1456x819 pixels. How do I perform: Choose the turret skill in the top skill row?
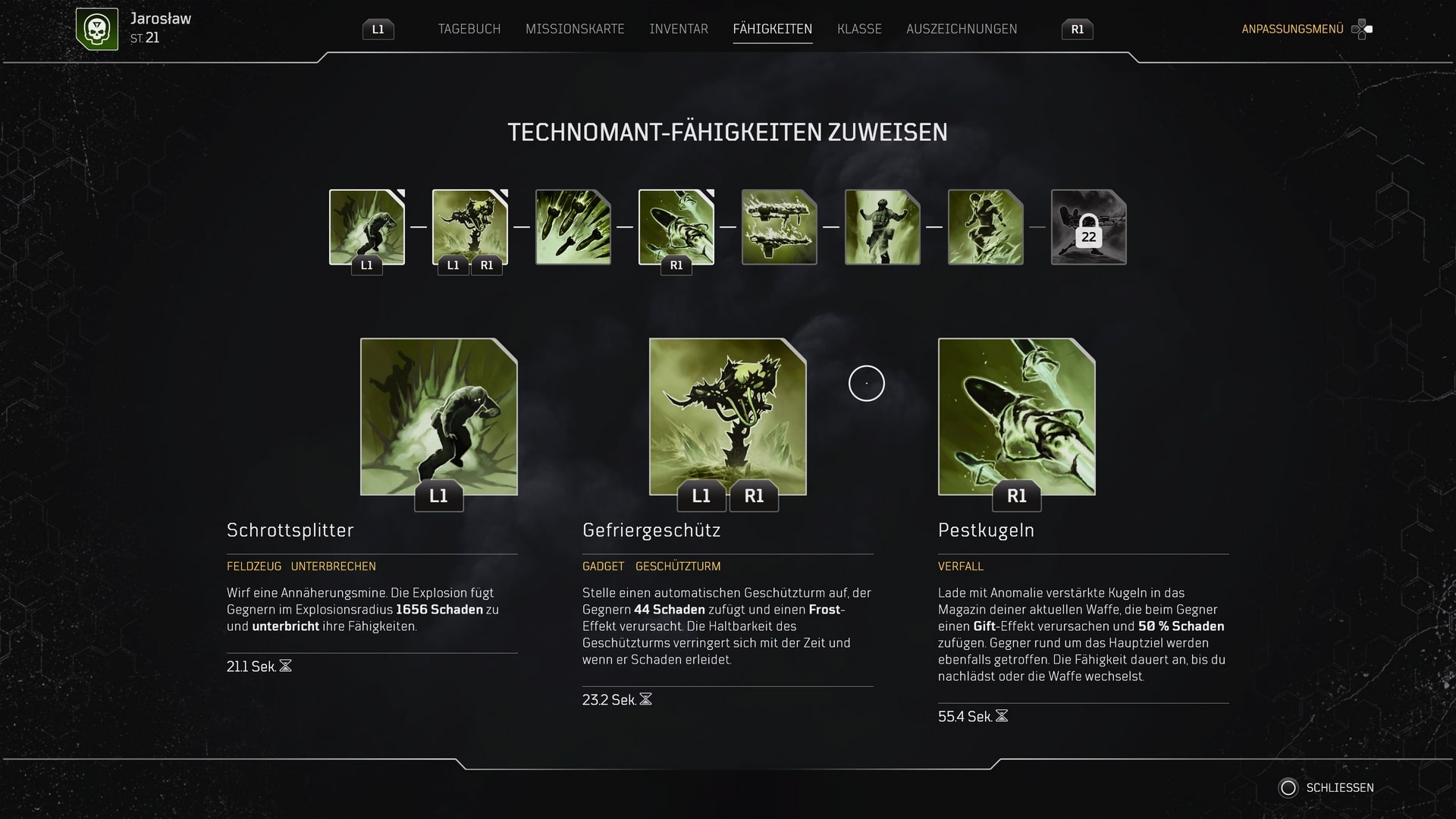click(470, 227)
